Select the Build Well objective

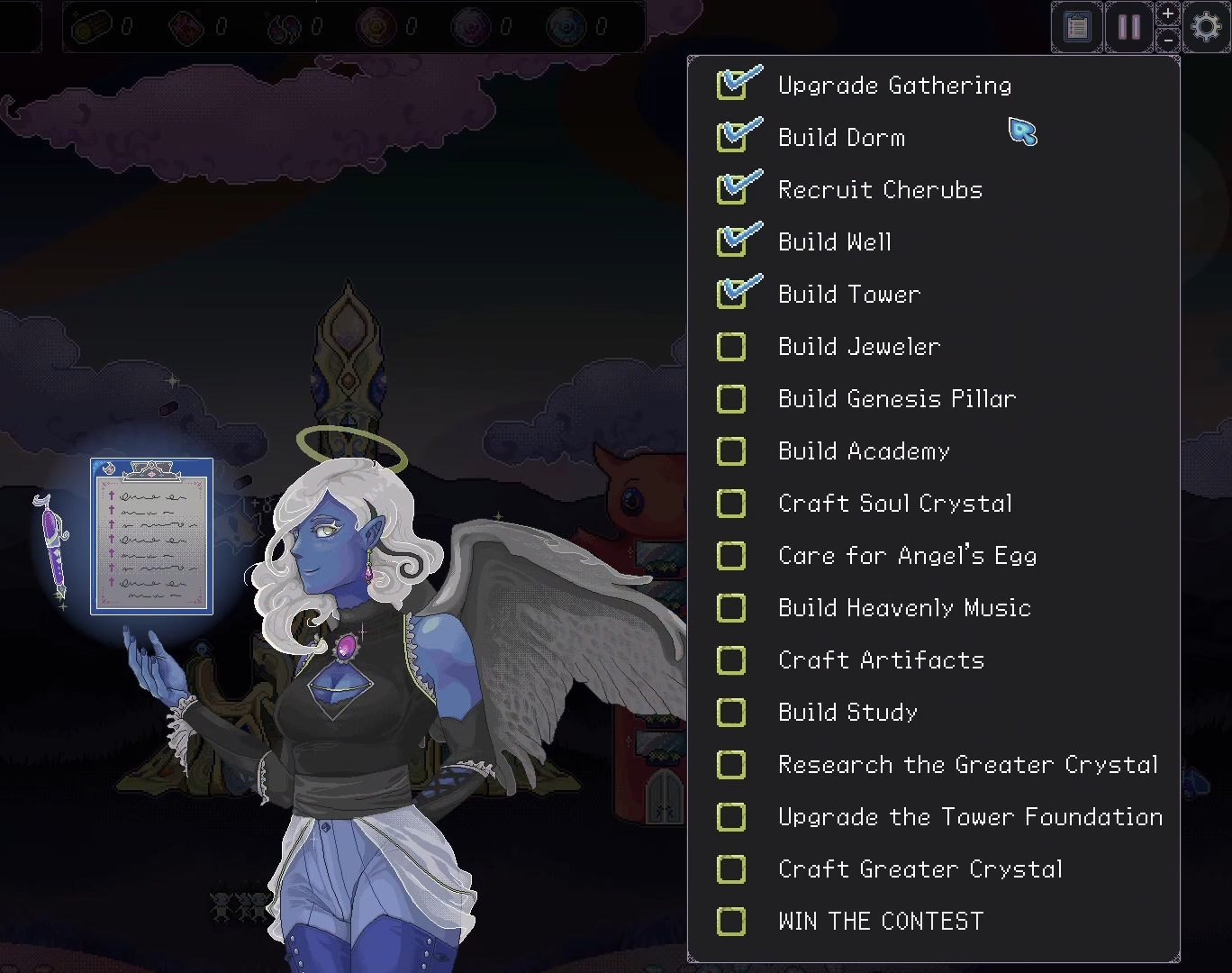click(834, 242)
